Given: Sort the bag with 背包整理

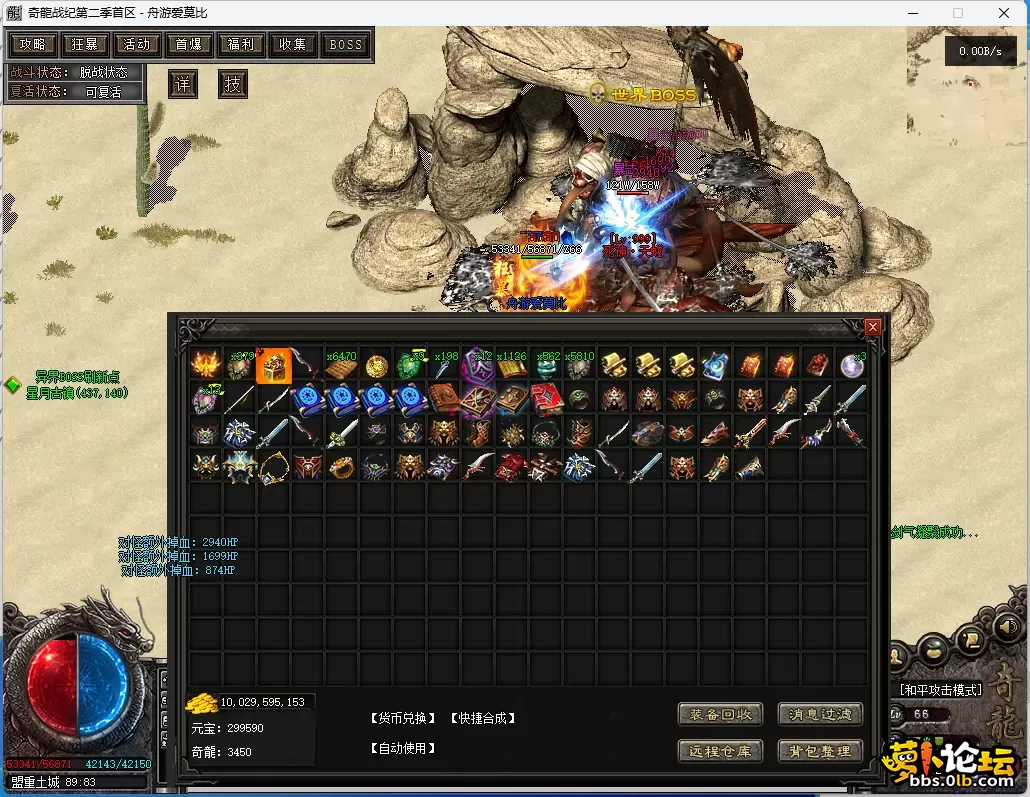Looking at the screenshot, I should click(x=820, y=751).
